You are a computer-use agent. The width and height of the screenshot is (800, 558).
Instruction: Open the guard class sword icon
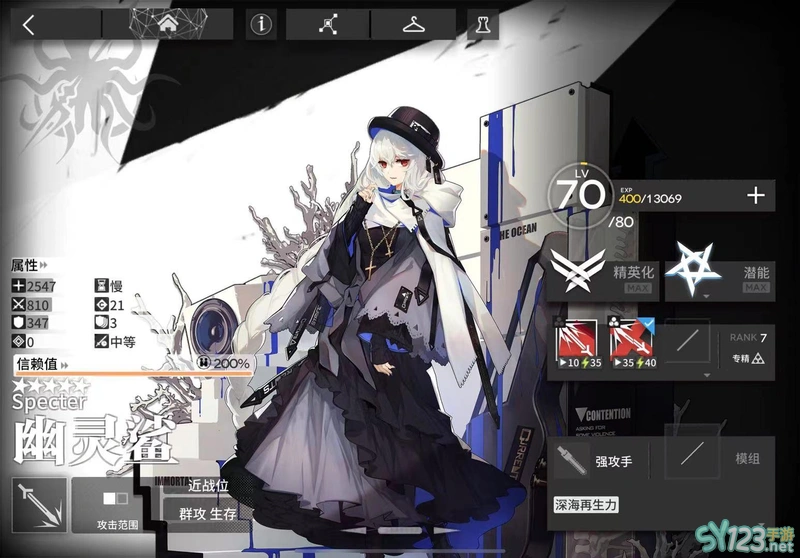39,504
